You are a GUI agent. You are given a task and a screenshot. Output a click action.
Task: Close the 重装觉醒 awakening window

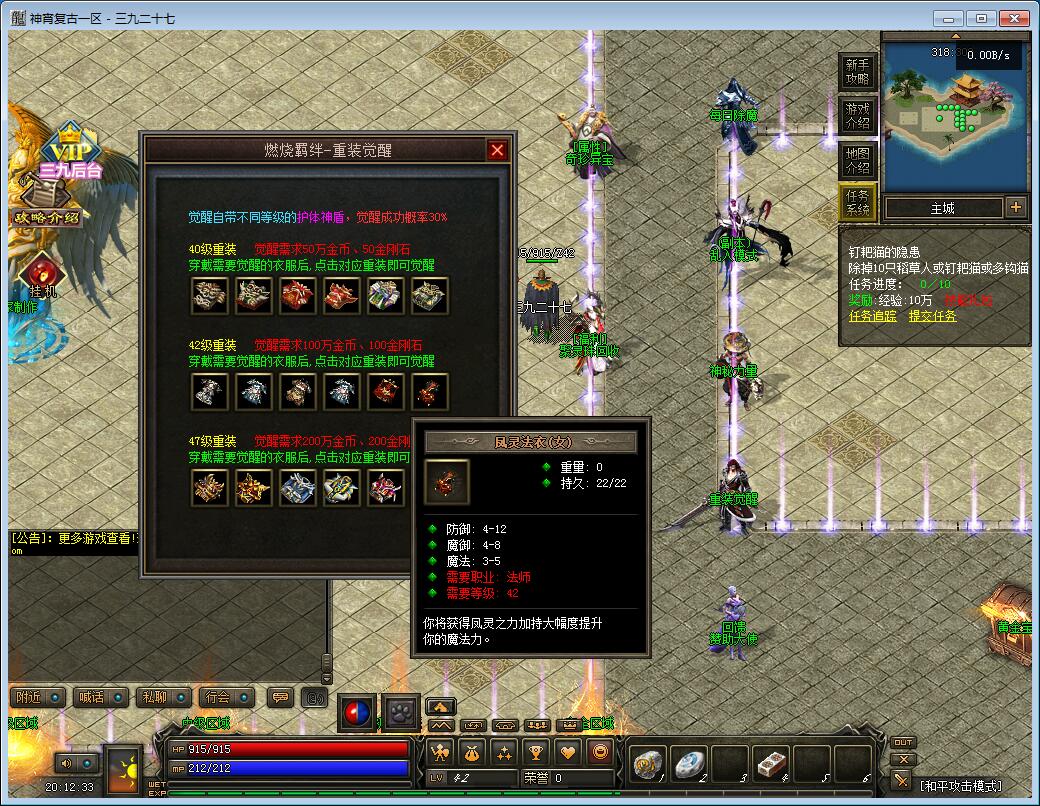coord(497,150)
